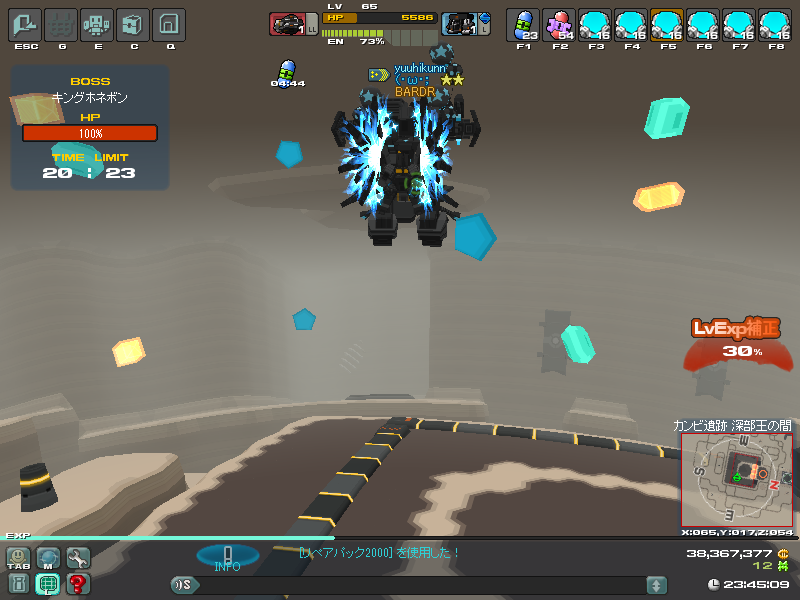Use the green capsule item in F1

(523, 24)
